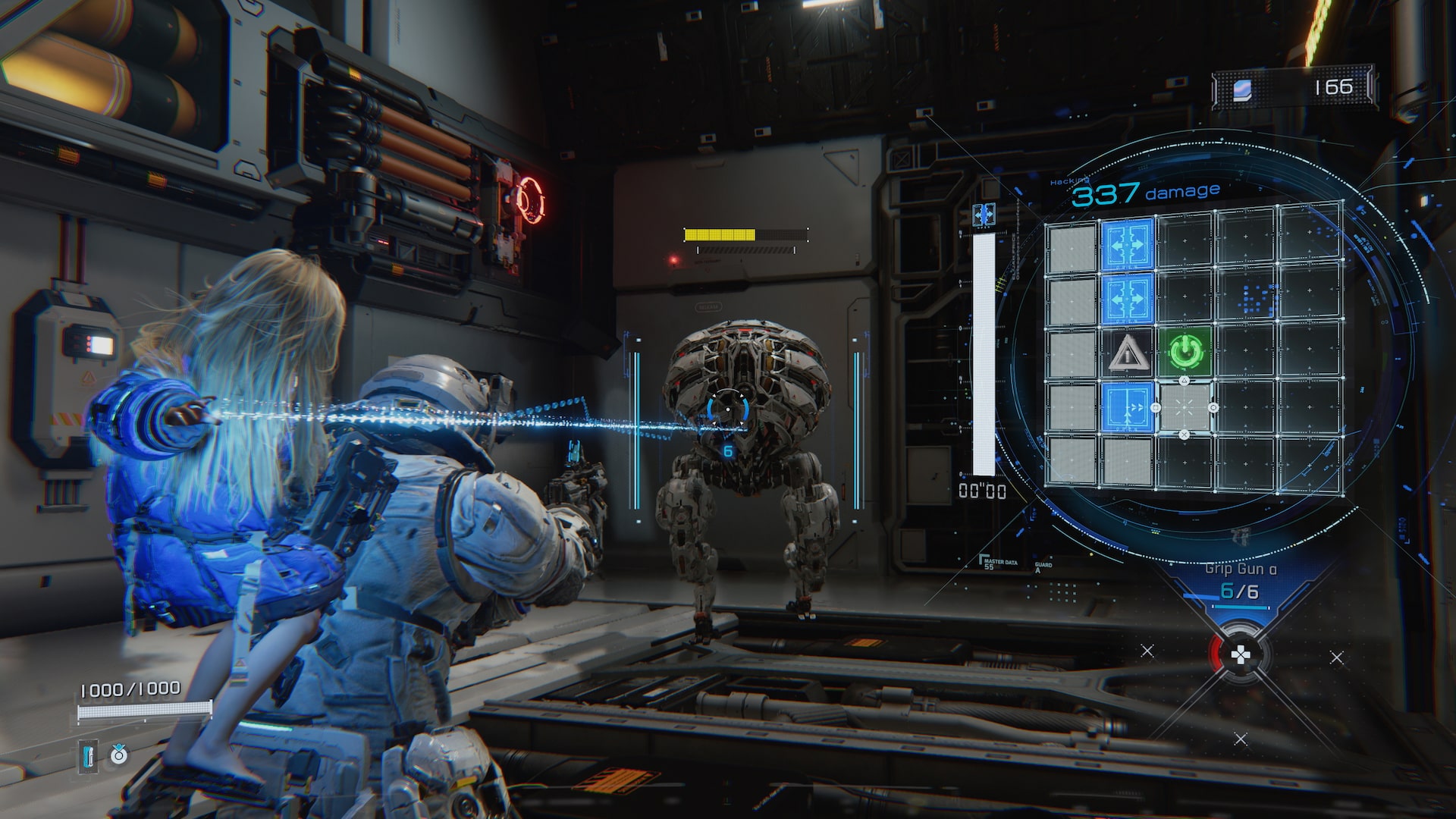Click the warning triangle trap tile
Viewport: 1456px width, 819px height.
[1127, 353]
